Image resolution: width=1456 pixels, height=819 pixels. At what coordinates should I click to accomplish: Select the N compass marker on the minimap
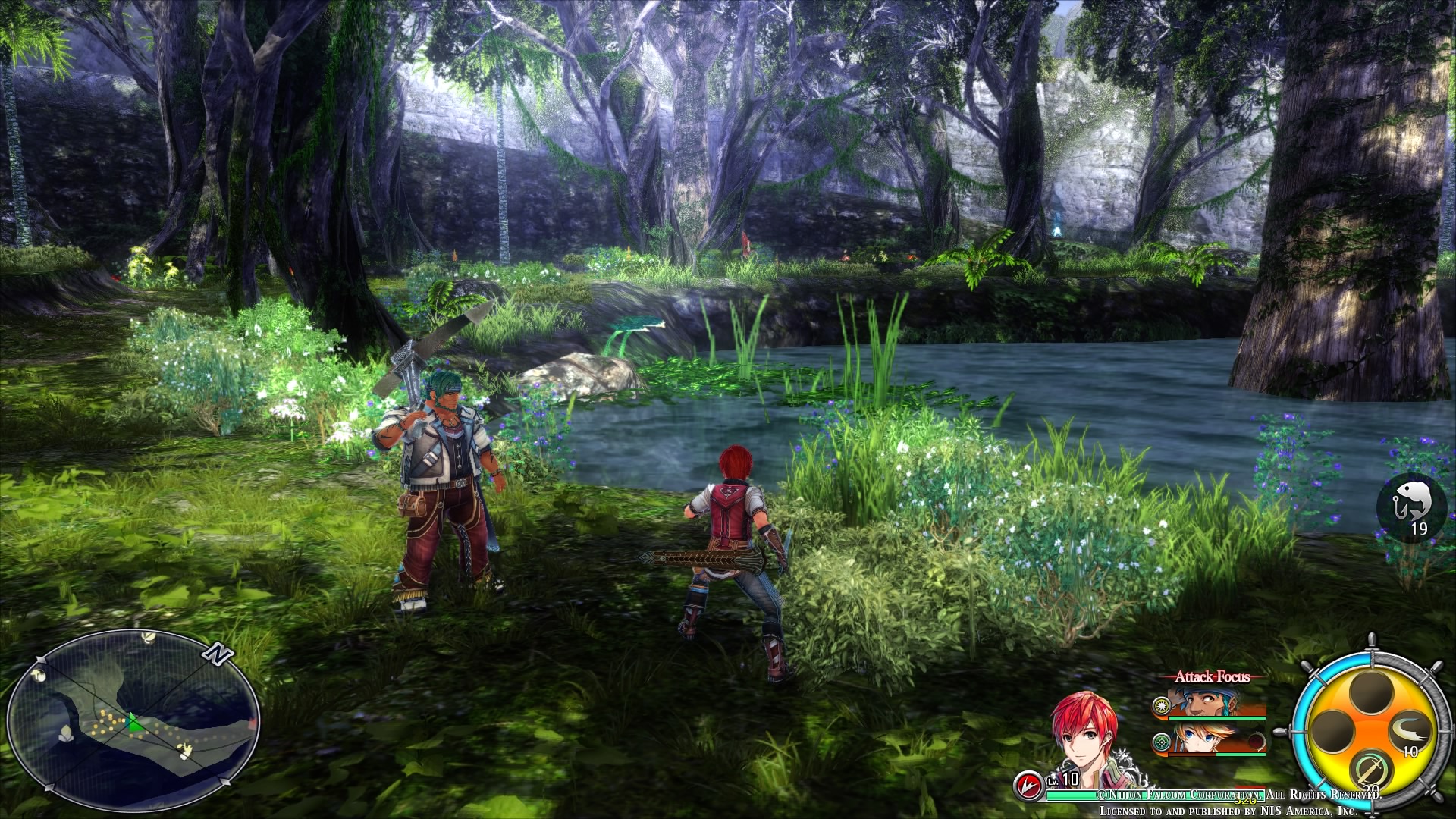coord(218,654)
